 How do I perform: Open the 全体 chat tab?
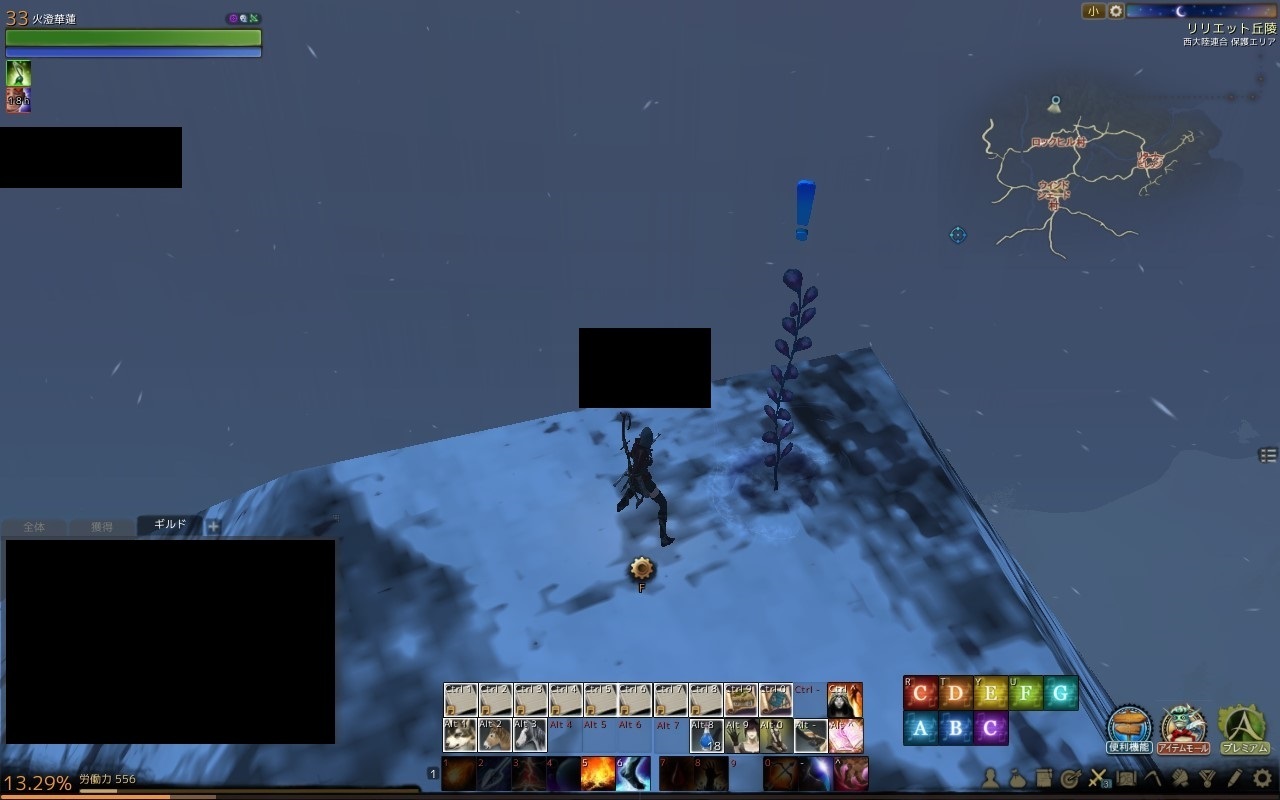pyautogui.click(x=34, y=527)
